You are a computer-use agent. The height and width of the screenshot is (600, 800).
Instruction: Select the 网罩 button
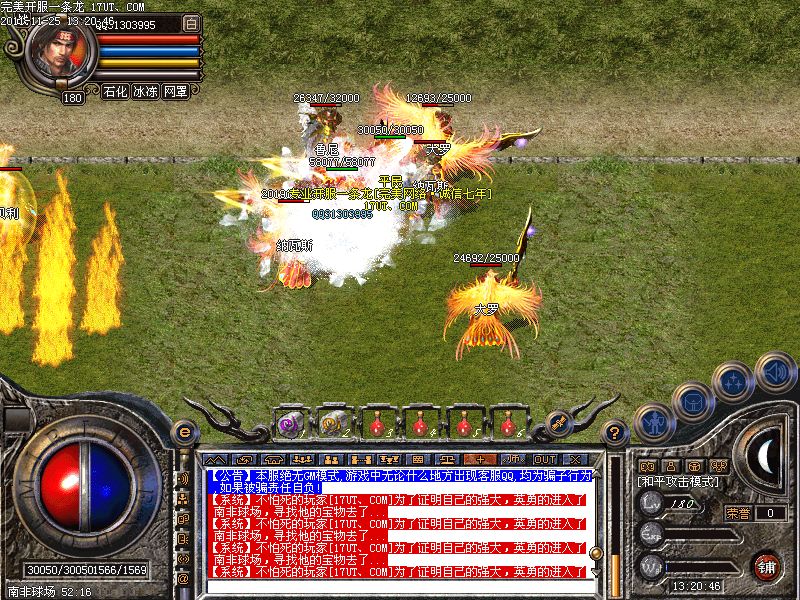tap(176, 91)
